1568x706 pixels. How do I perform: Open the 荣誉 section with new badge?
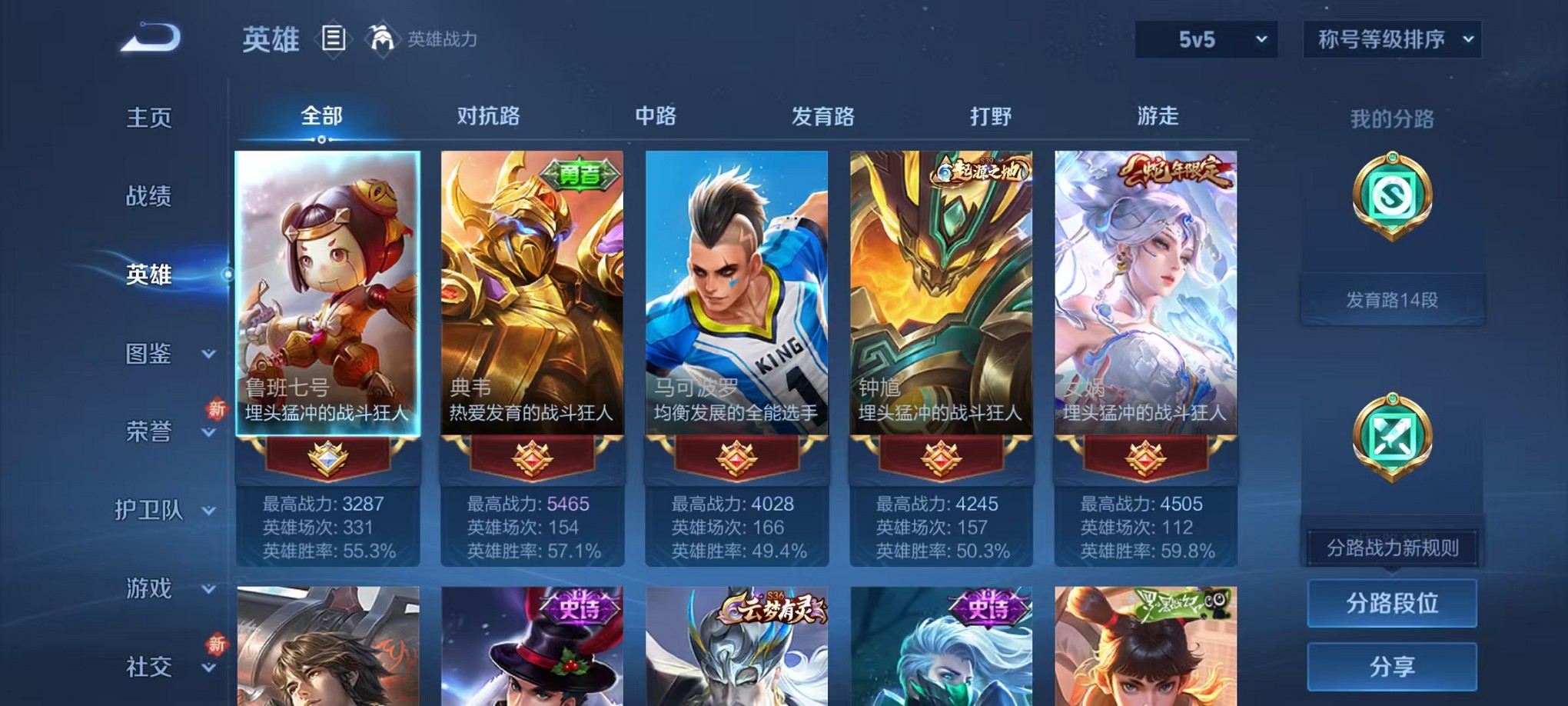(x=148, y=434)
